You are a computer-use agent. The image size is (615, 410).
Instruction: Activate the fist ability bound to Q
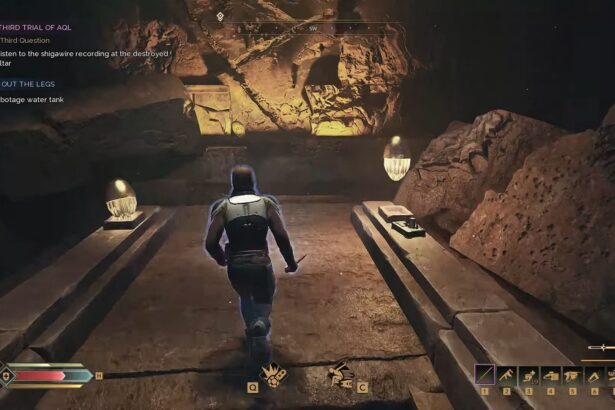270,373
